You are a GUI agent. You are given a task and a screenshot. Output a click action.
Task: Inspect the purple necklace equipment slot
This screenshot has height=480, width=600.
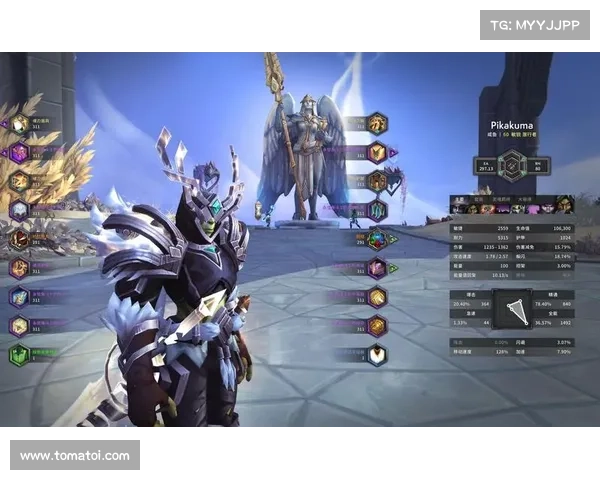click(x=19, y=153)
